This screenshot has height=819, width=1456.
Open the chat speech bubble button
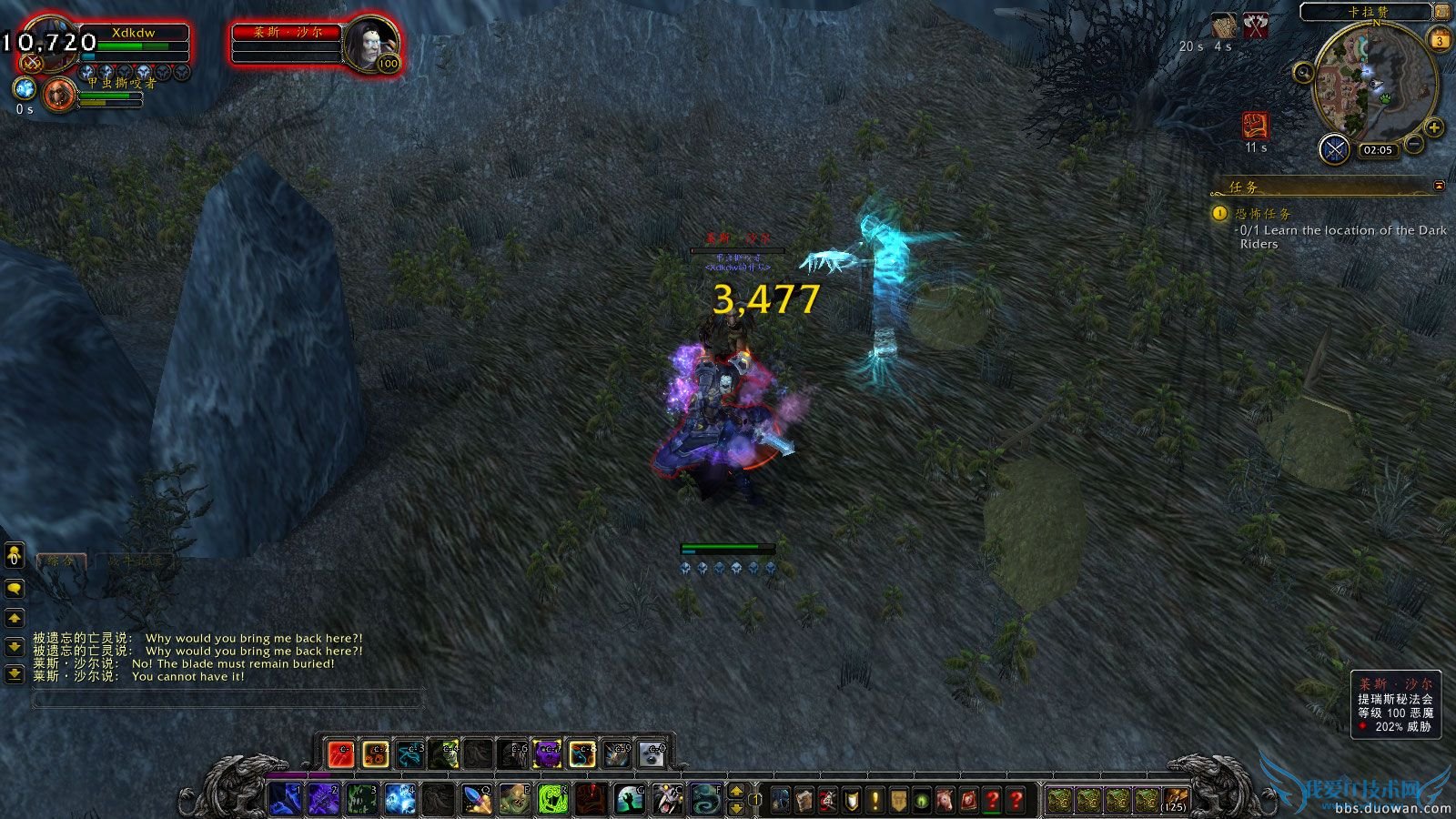[x=14, y=589]
